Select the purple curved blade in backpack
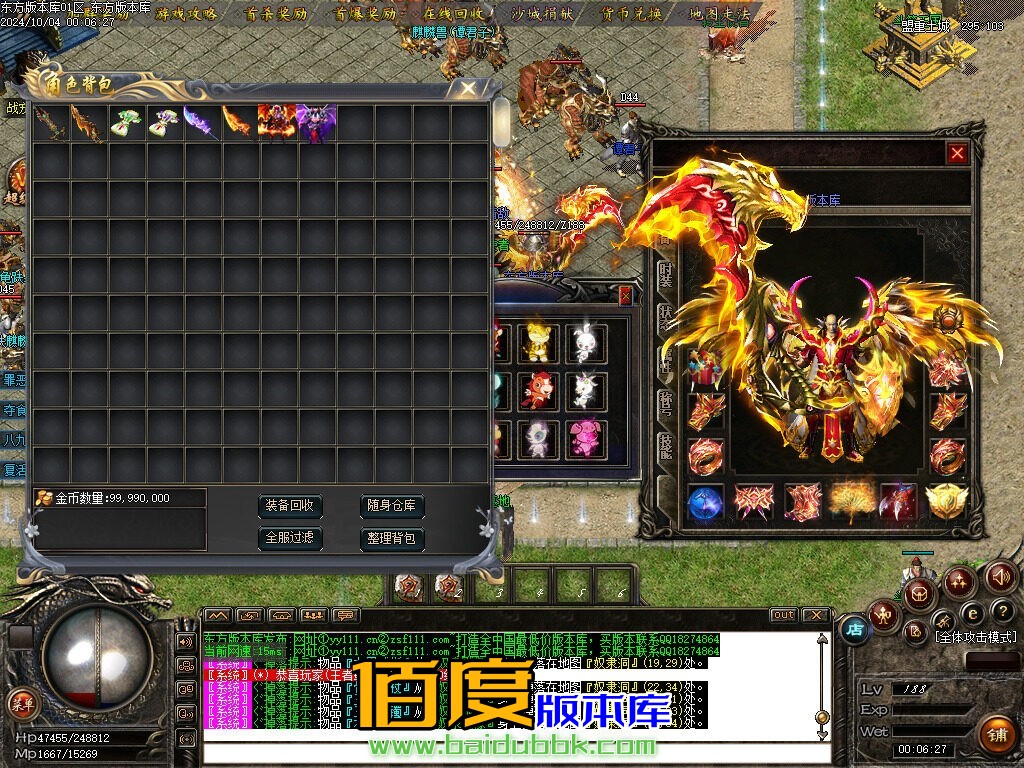 pos(202,124)
